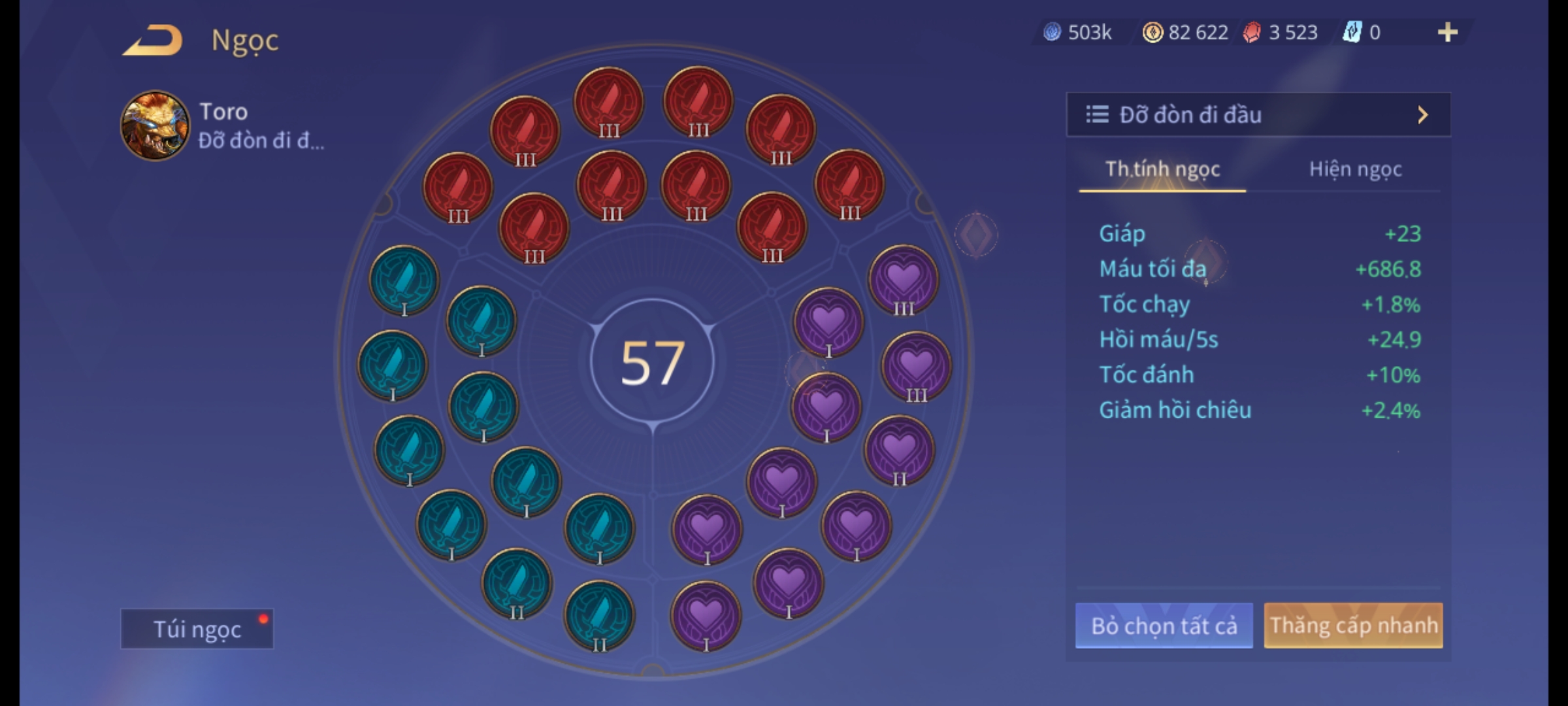Screen dimensions: 1568x706
Task: Open the Túi ngọc gem bag
Action: click(197, 629)
